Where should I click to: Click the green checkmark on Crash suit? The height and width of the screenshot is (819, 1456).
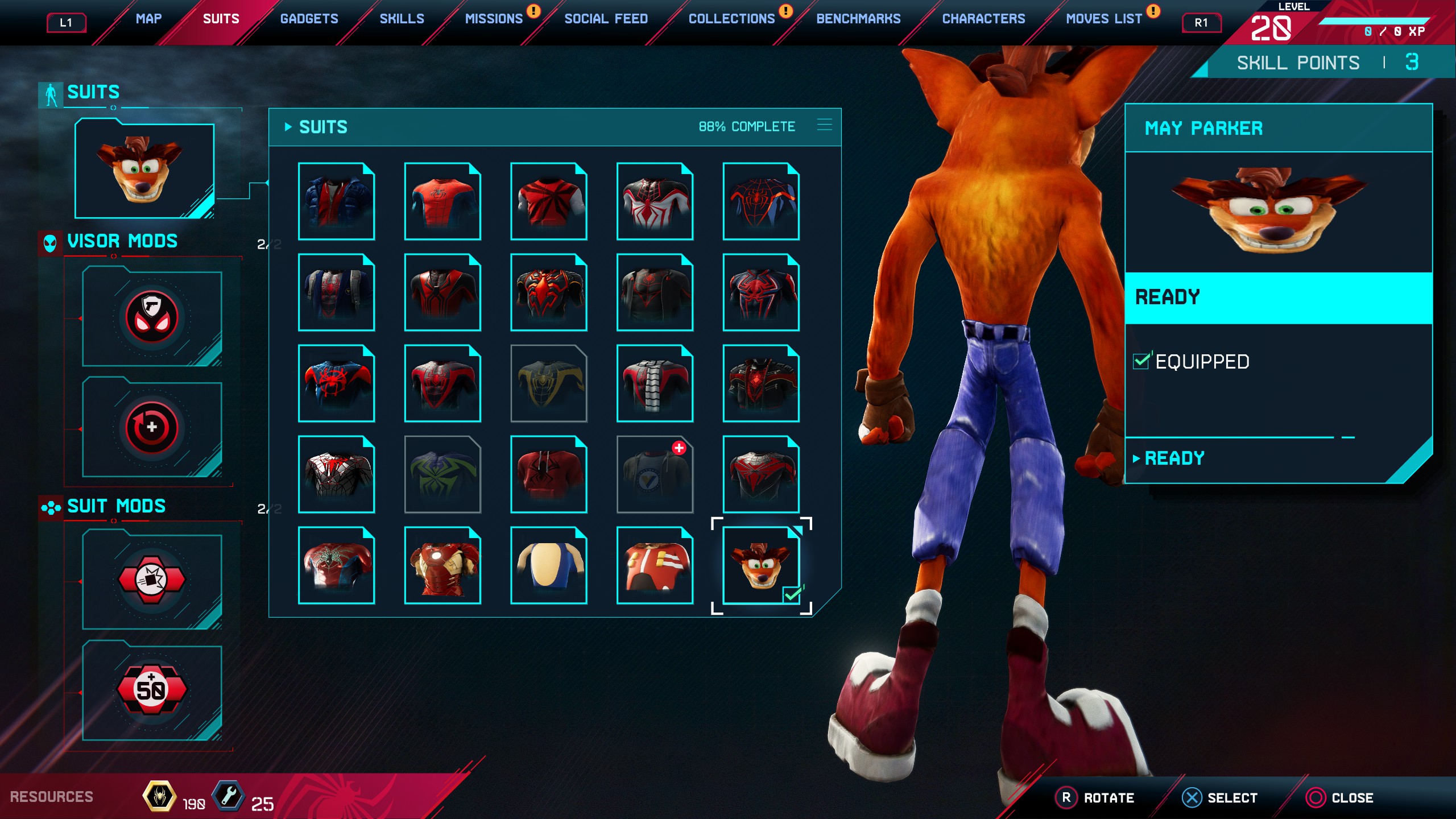[x=793, y=594]
